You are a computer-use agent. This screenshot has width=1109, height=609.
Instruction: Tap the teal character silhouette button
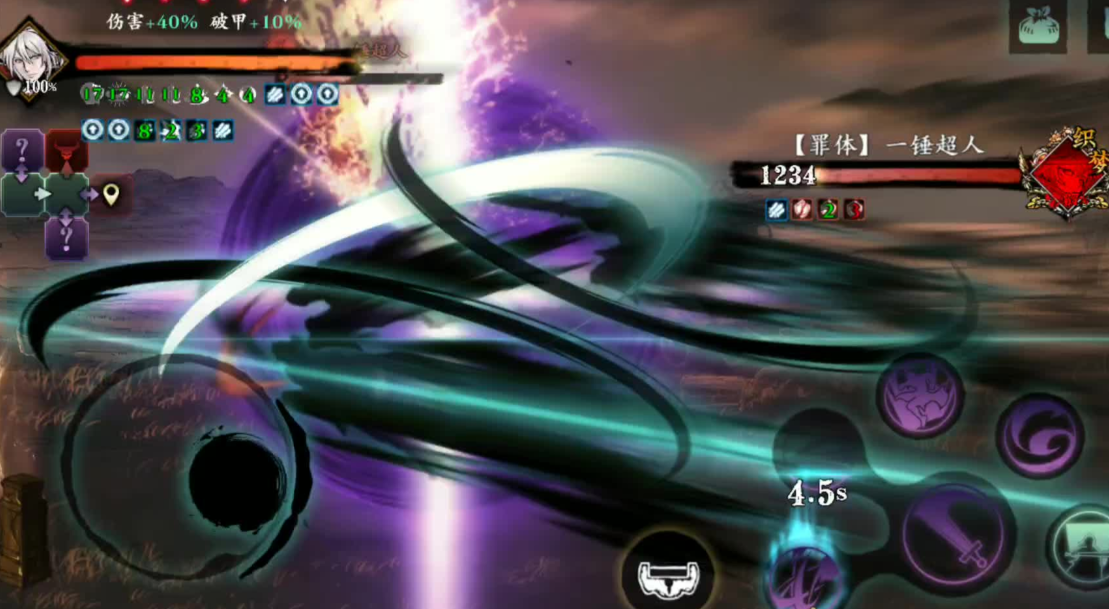(x=1082, y=546)
